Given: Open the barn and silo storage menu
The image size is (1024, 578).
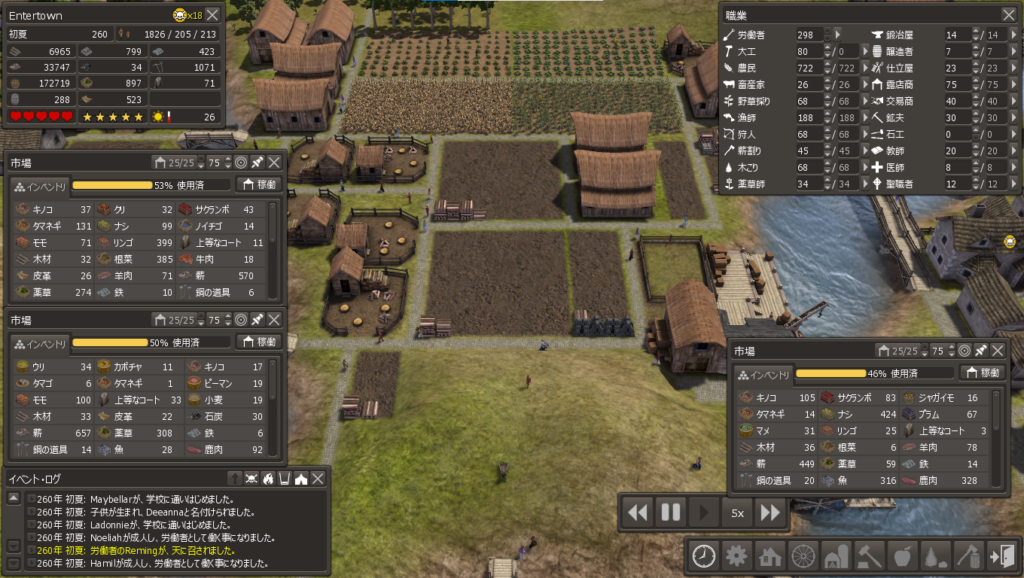Looking at the screenshot, I should [x=835, y=557].
